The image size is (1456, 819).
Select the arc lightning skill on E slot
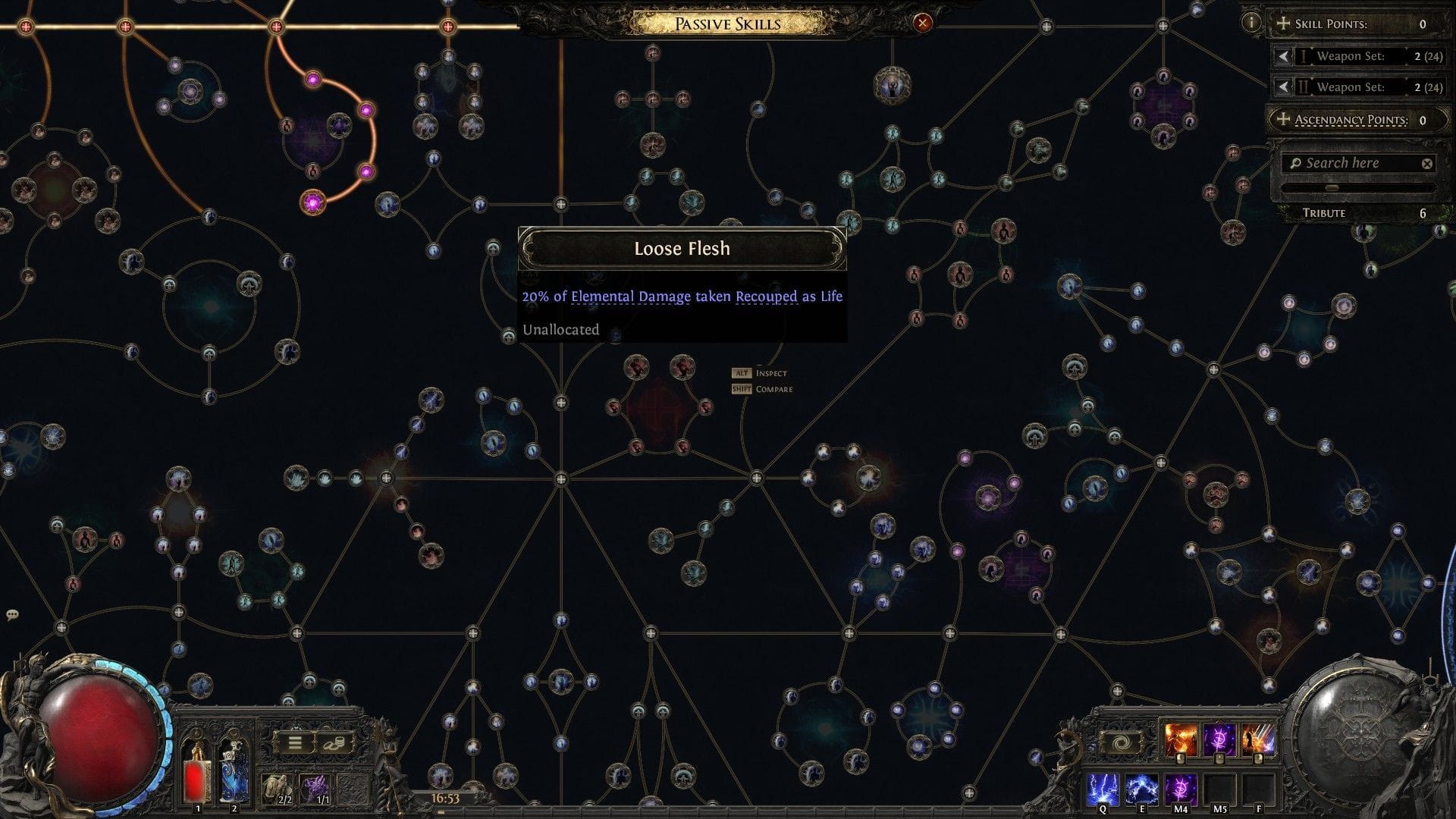click(x=1142, y=789)
